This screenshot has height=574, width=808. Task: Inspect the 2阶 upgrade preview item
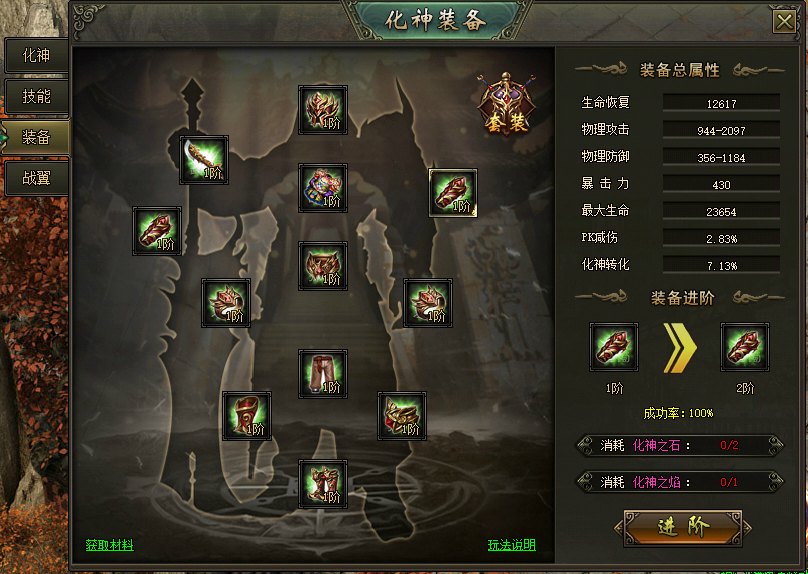pyautogui.click(x=745, y=347)
